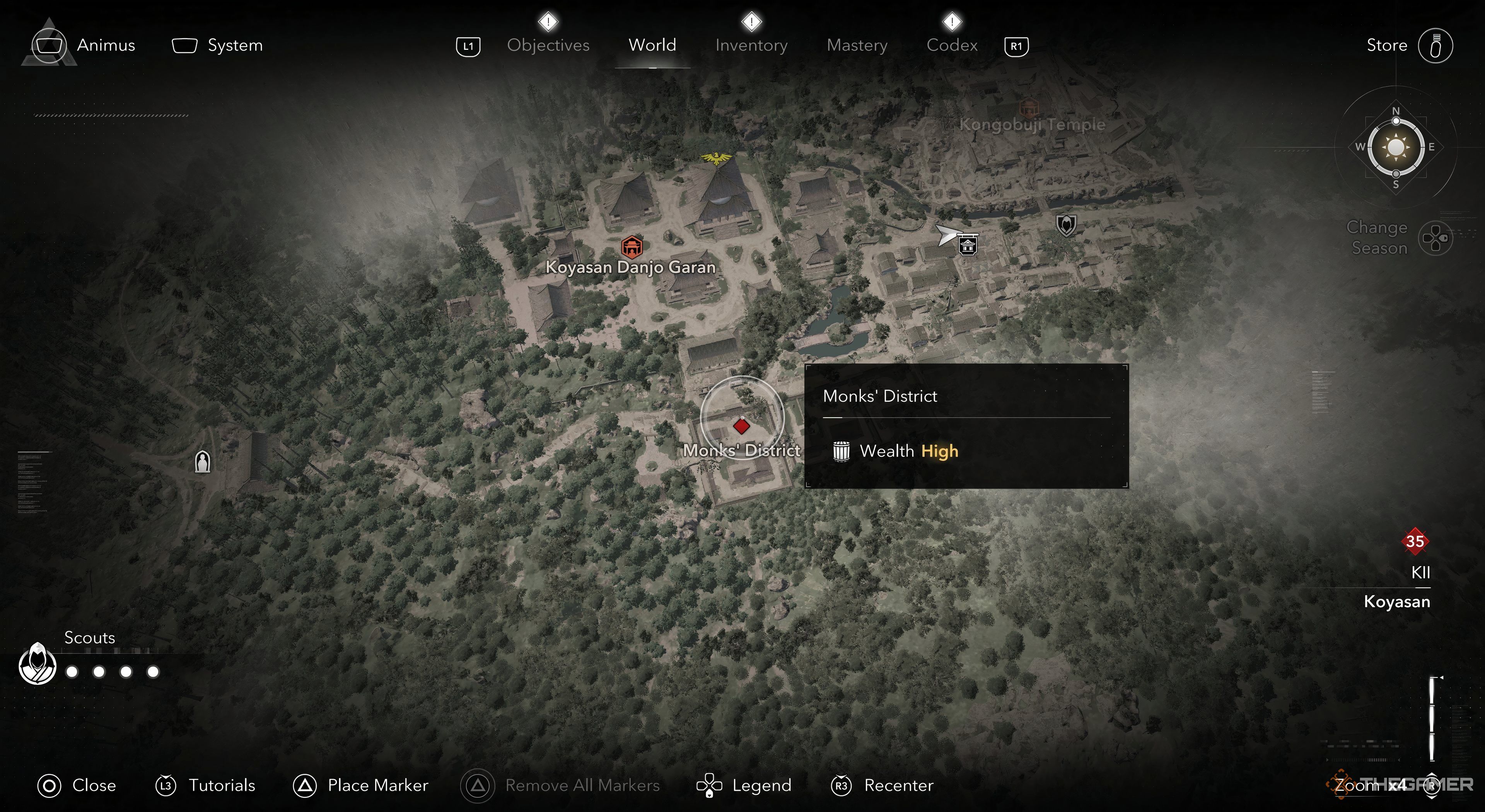Select the yellow eagle viewpoint marker
This screenshot has width=1485, height=812.
(716, 158)
